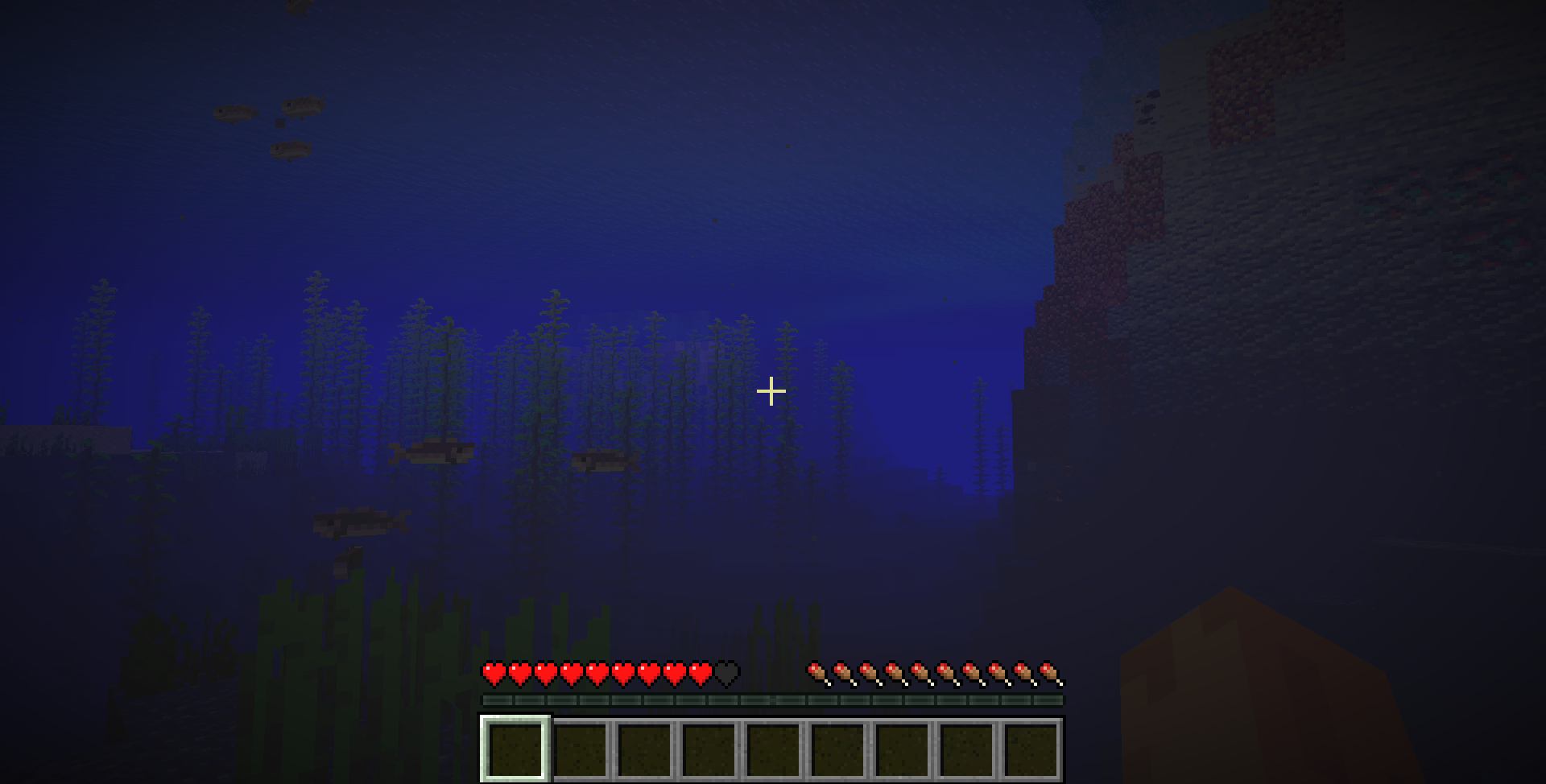Click the leftmost drumstick hunger icon

click(816, 671)
